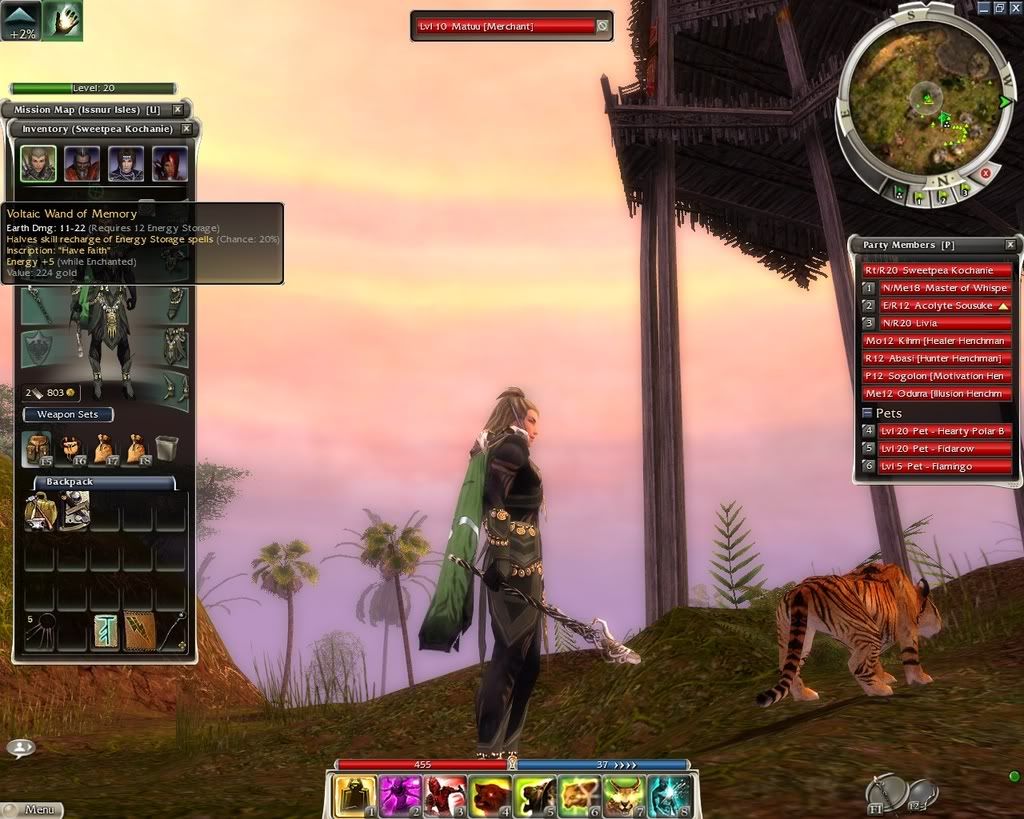The image size is (1024, 819).
Task: Clear flags with the red X button
Action: [x=985, y=173]
